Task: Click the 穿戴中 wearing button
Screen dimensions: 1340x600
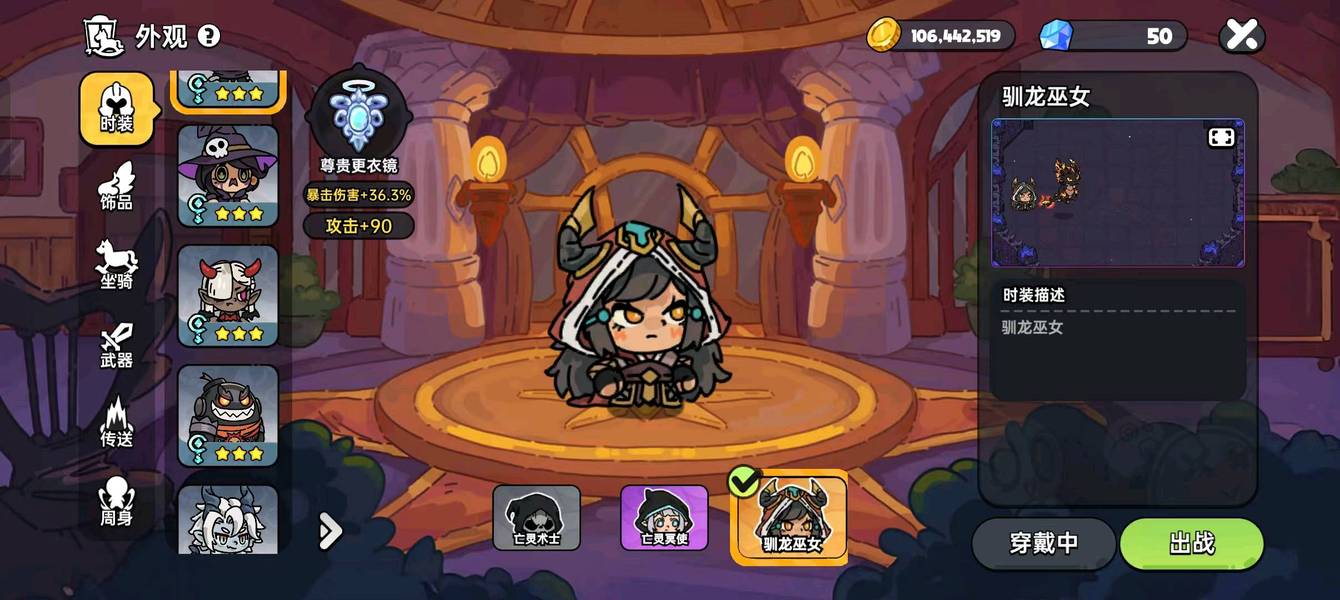Action: tap(1043, 543)
